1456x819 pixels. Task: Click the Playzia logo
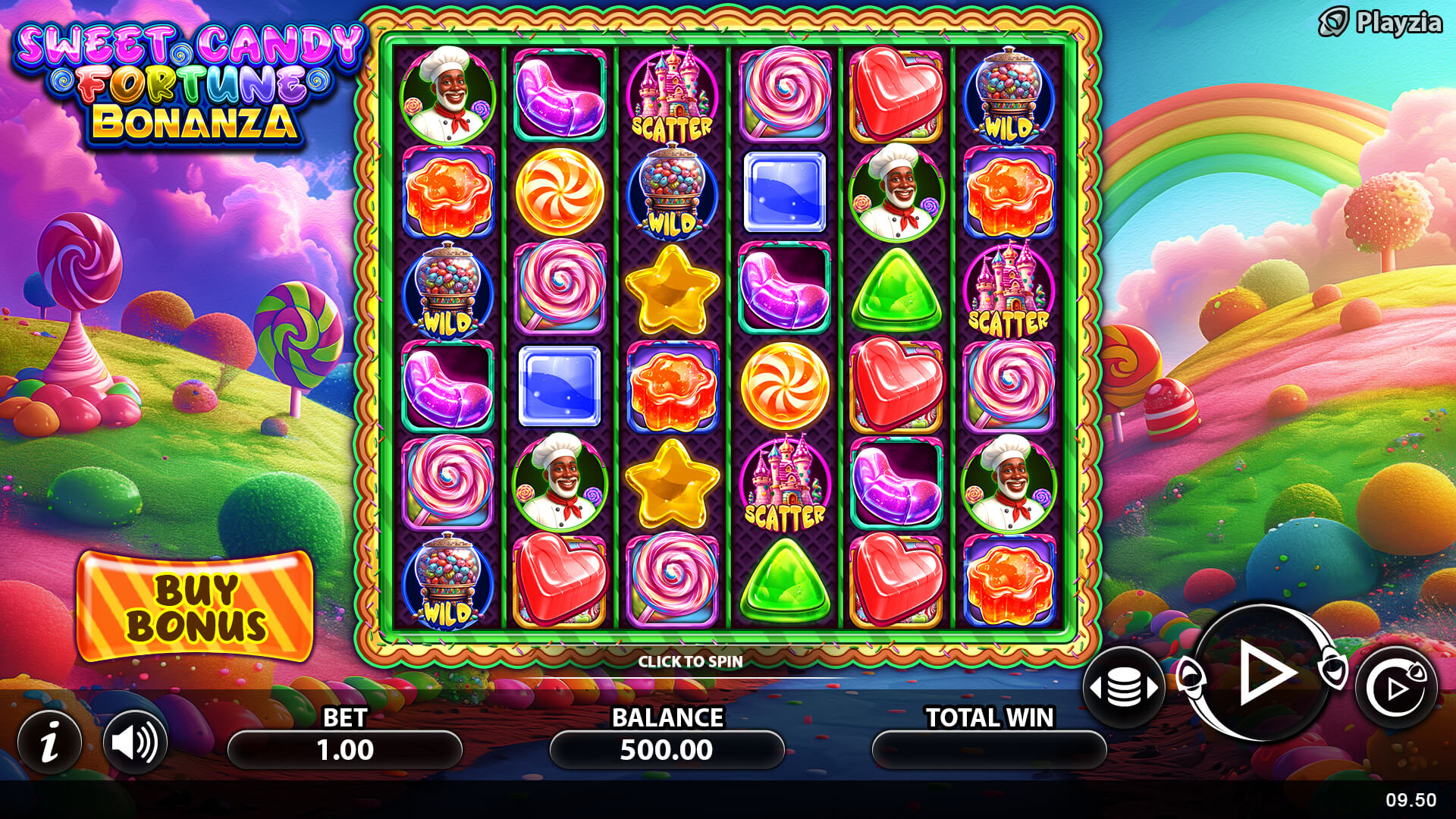click(x=1380, y=23)
